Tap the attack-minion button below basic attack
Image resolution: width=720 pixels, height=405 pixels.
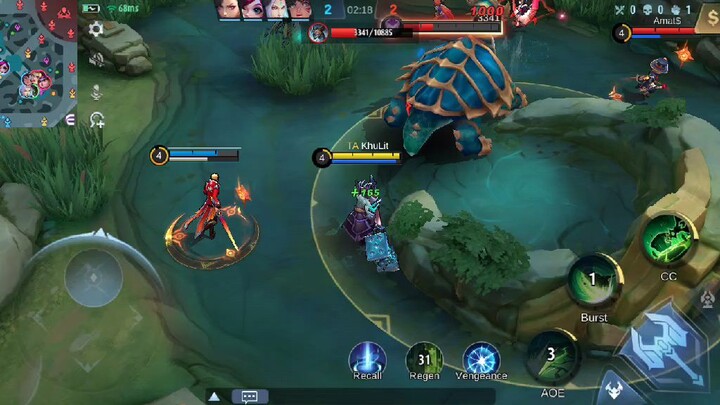pyautogui.click(x=614, y=390)
